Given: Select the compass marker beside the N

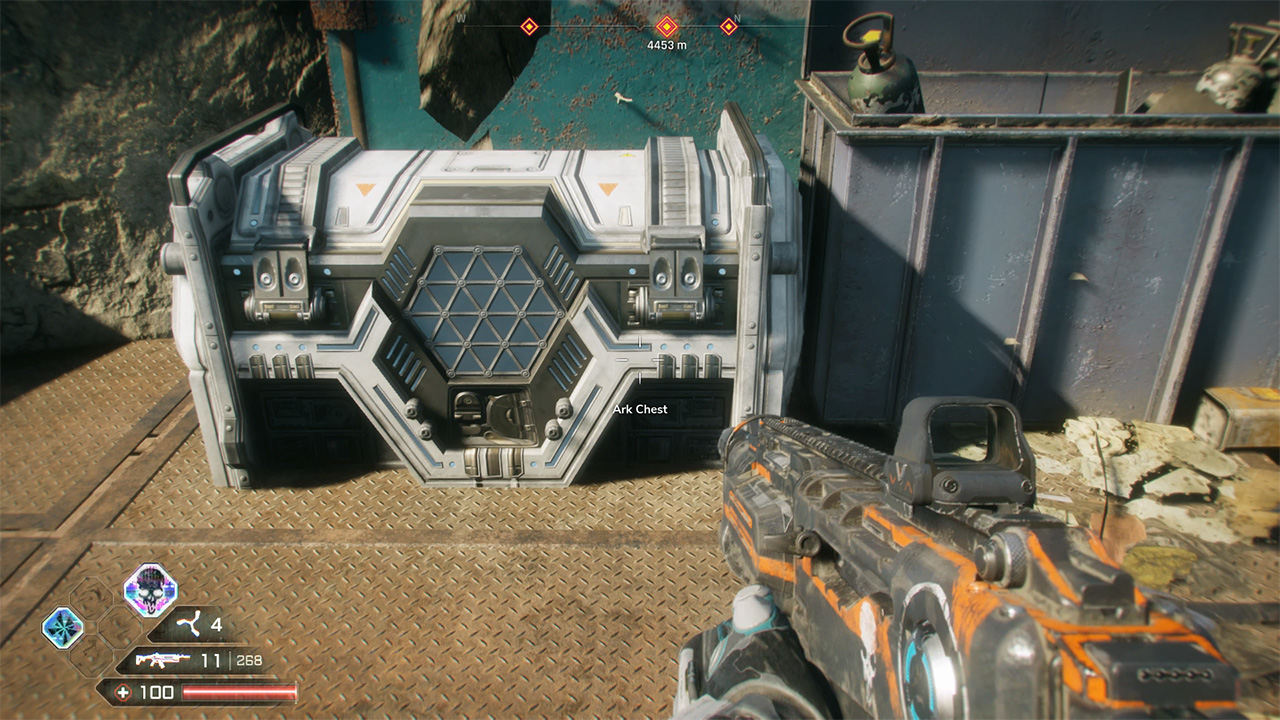Looking at the screenshot, I should click(x=728, y=27).
